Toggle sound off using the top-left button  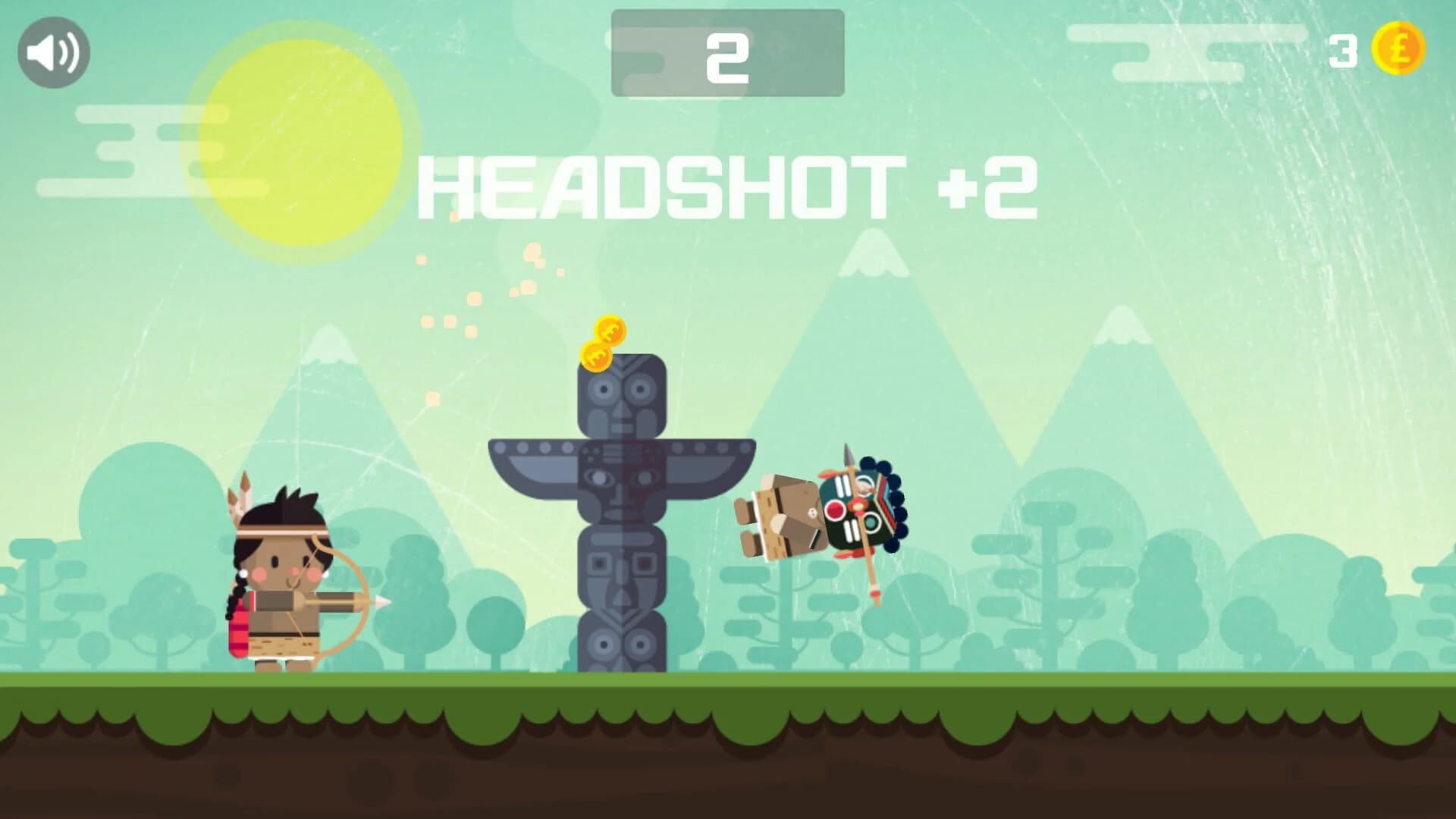pyautogui.click(x=53, y=52)
